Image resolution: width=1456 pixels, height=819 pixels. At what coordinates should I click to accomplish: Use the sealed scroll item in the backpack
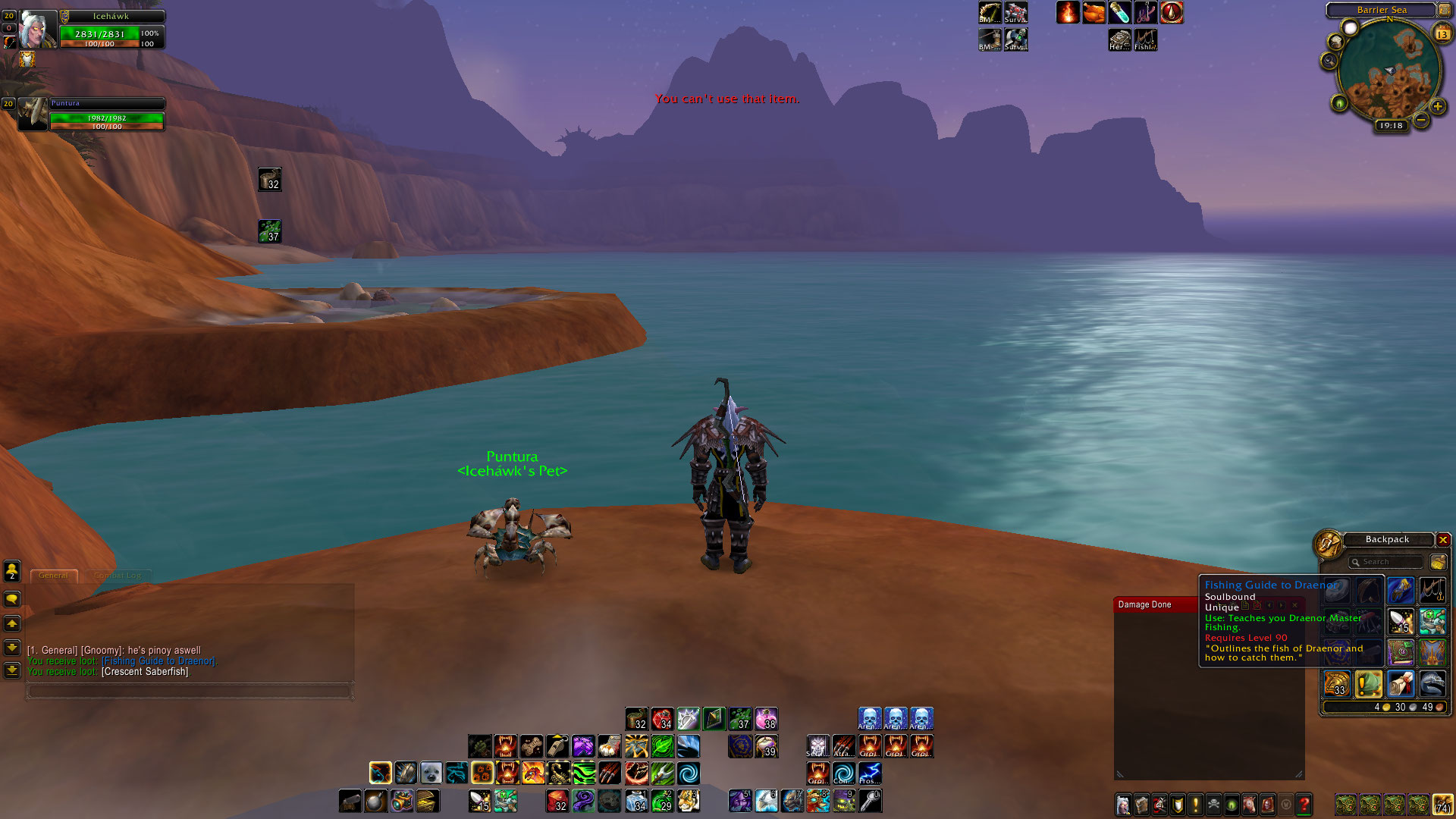coord(1401,684)
